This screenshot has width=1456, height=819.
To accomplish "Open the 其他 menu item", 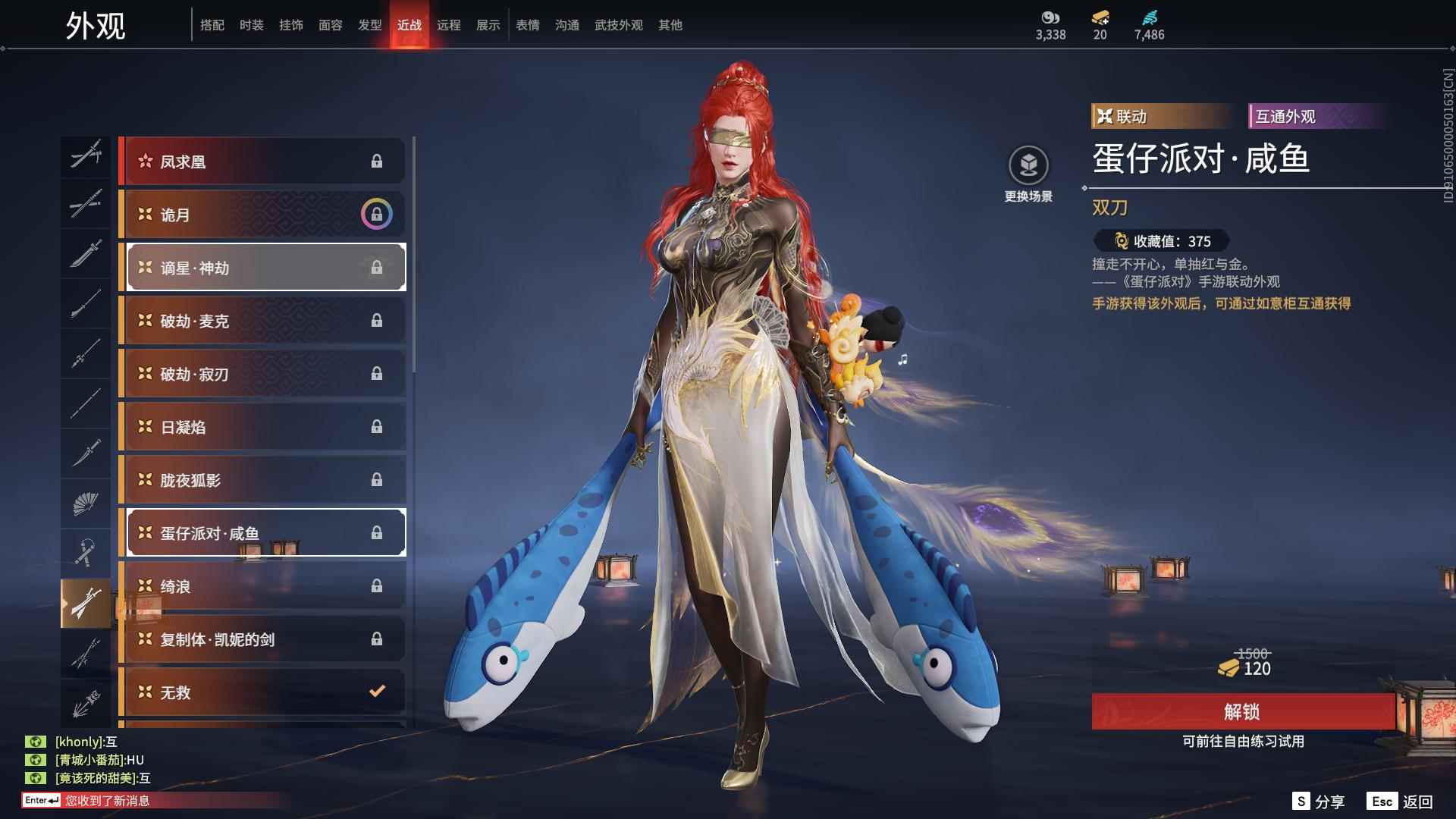I will click(x=669, y=24).
